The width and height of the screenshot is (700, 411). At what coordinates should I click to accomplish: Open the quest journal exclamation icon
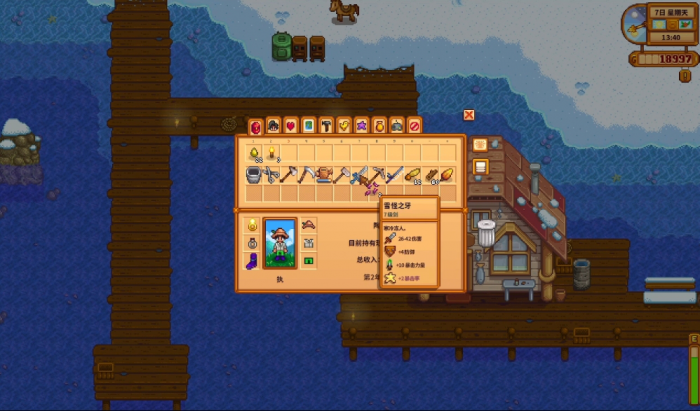point(685,75)
